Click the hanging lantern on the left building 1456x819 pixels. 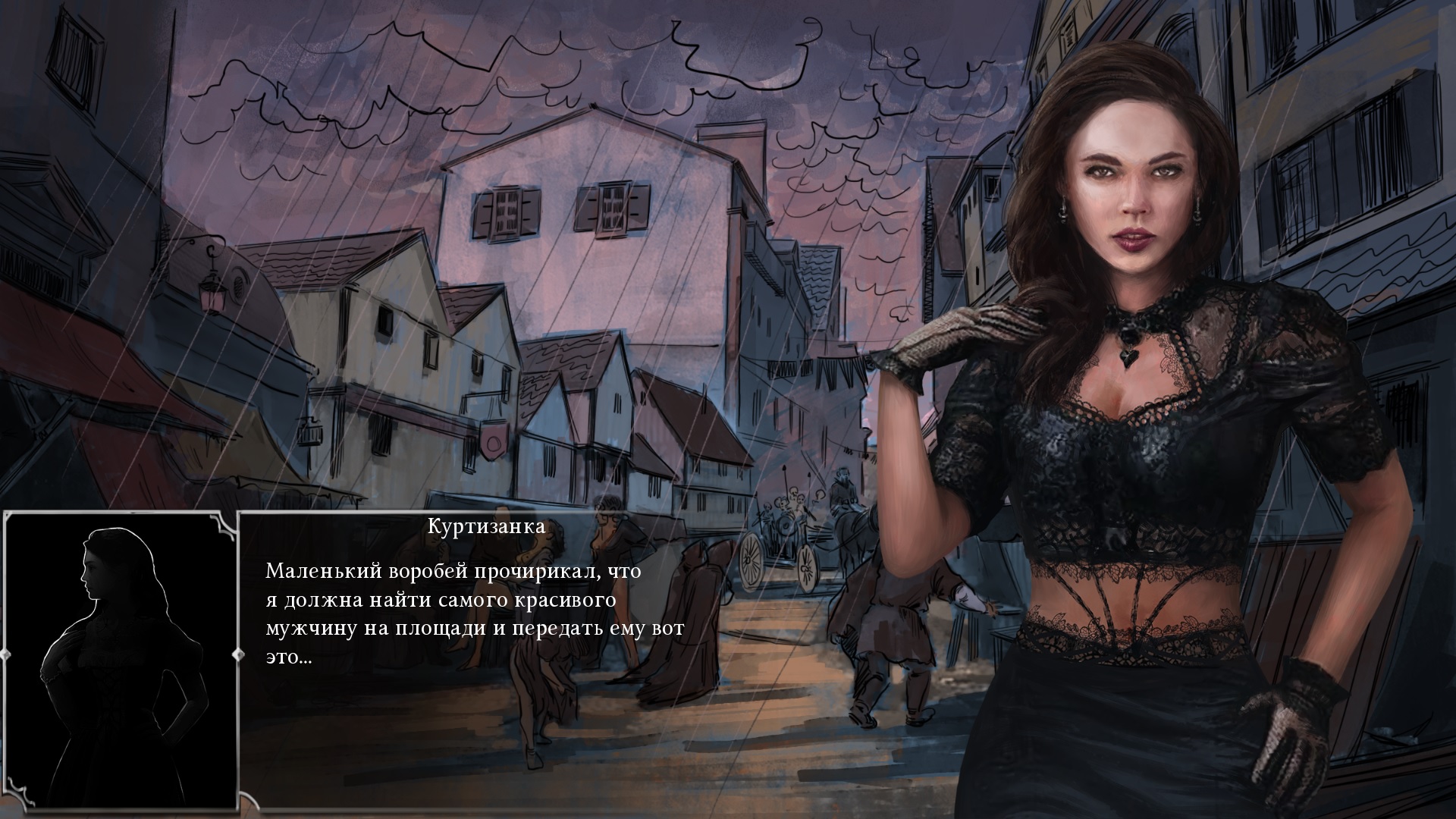pyautogui.click(x=212, y=292)
